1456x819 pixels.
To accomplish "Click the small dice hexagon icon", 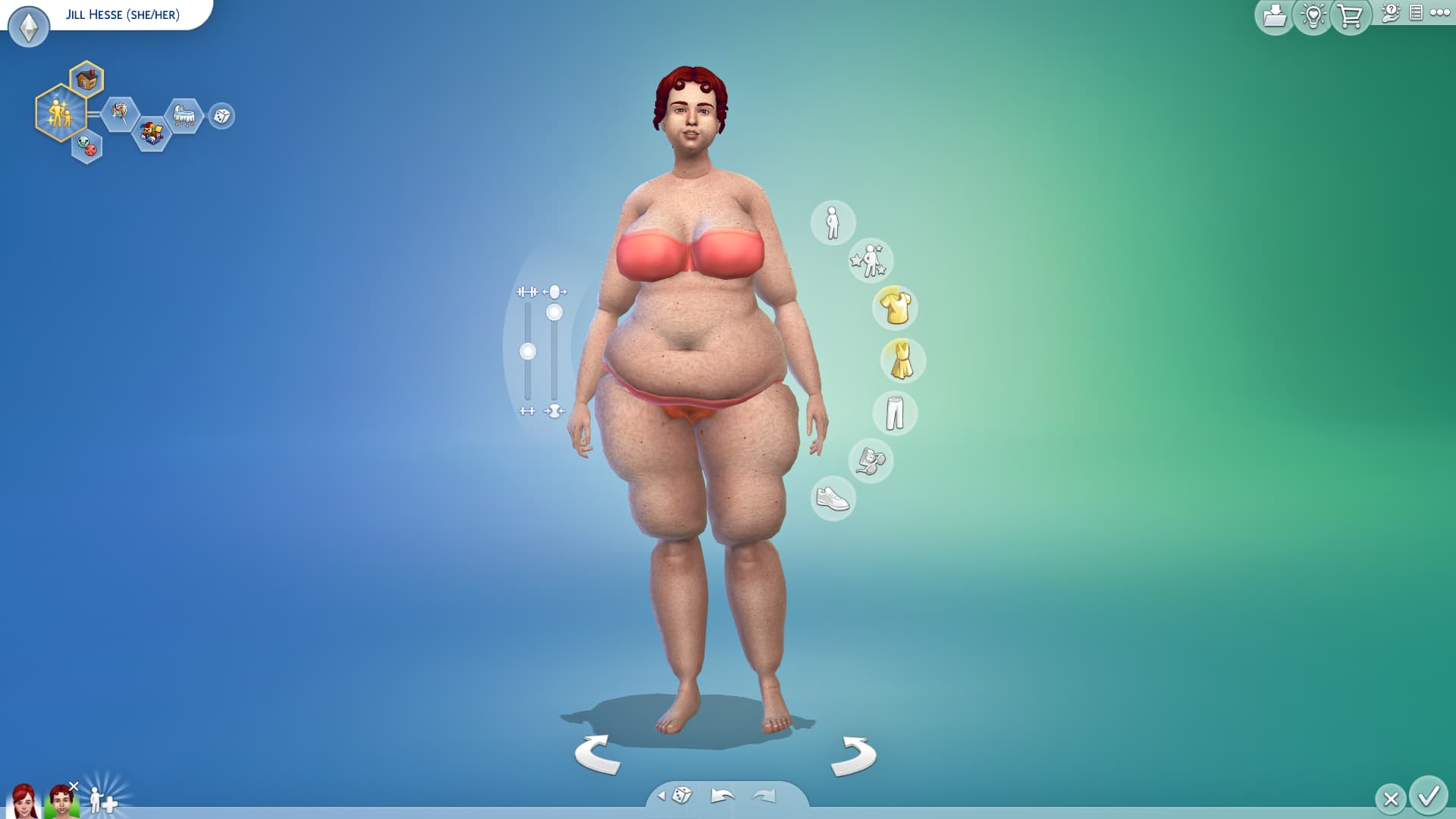I will (x=221, y=116).
